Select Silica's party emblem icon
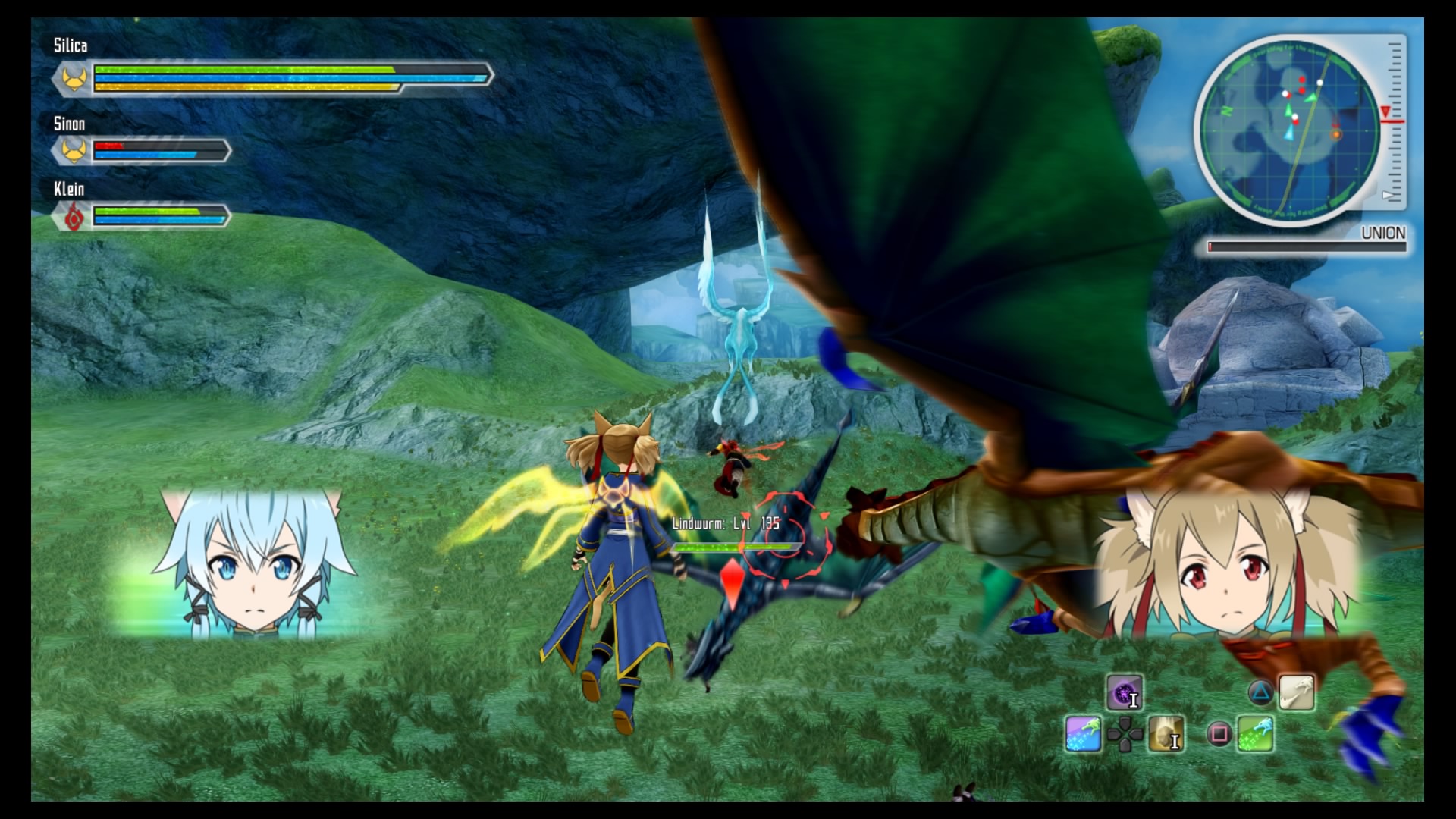The image size is (1456, 819). (74, 78)
